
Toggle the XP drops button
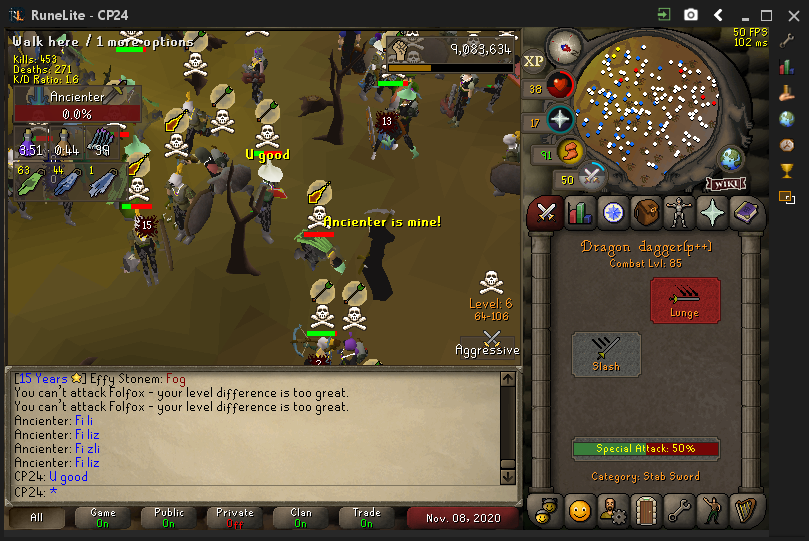[x=534, y=61]
